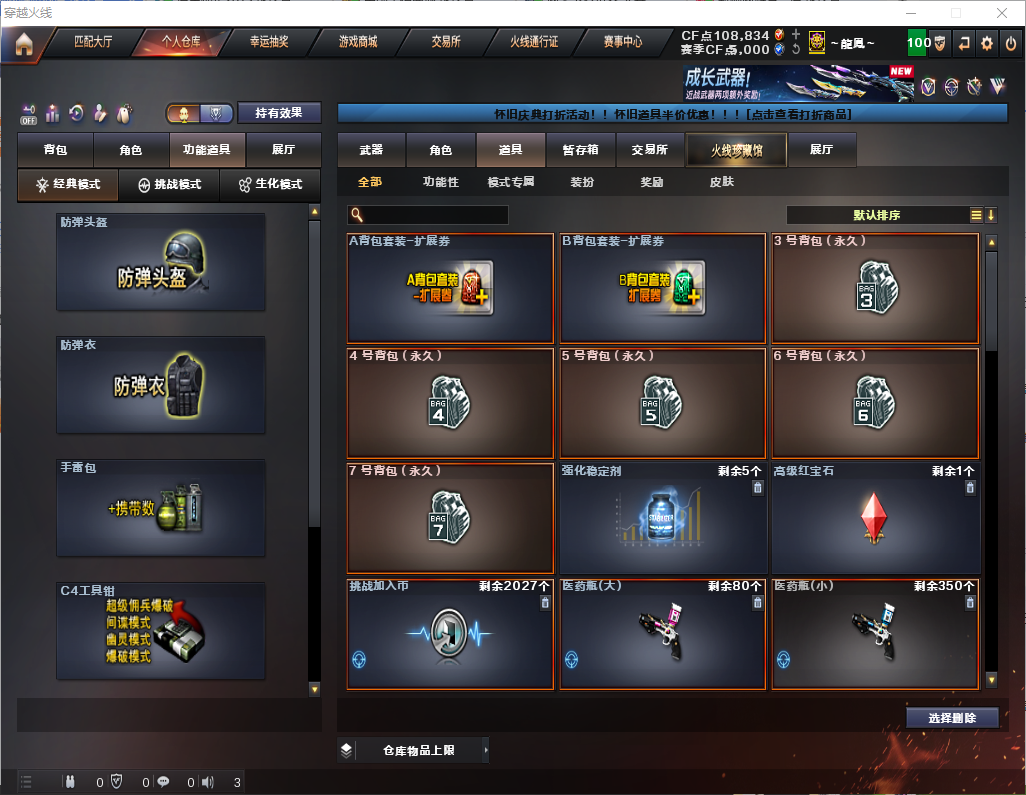
Task: Go to the home lobby screen
Action: 24,43
